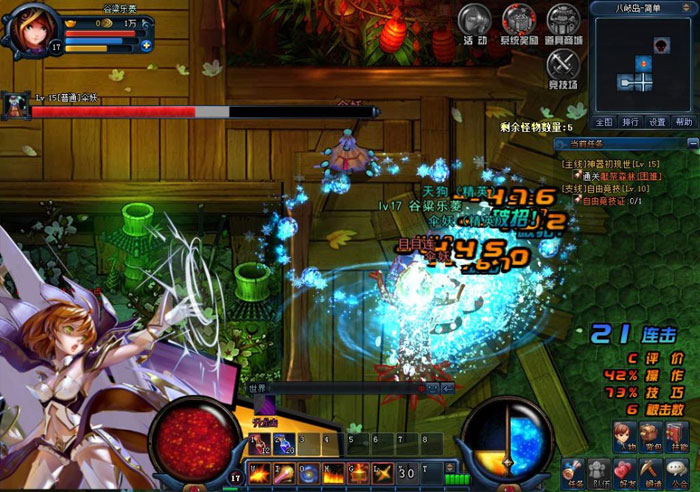
Task: Enter the 竞技场 arena
Action: (563, 66)
